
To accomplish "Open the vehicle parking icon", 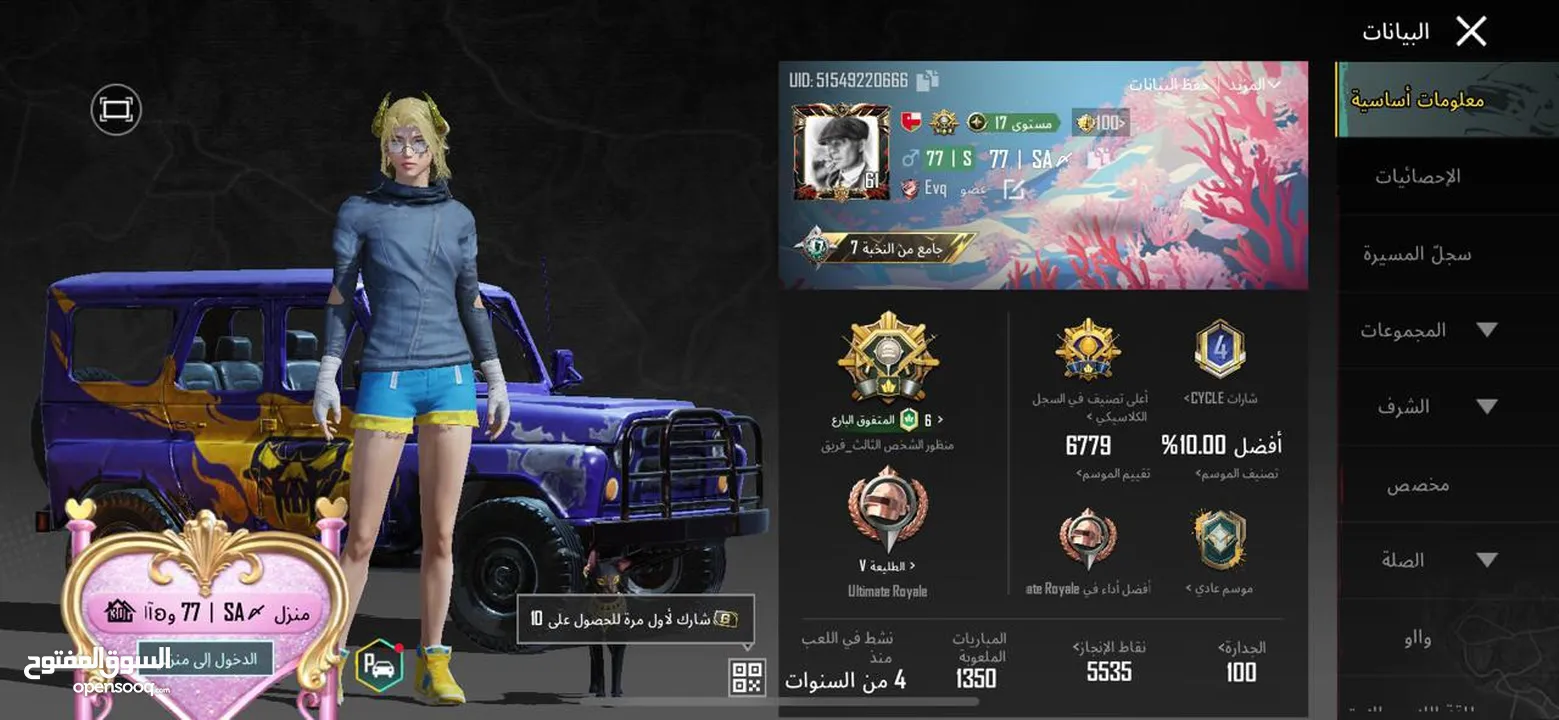I will [x=379, y=665].
